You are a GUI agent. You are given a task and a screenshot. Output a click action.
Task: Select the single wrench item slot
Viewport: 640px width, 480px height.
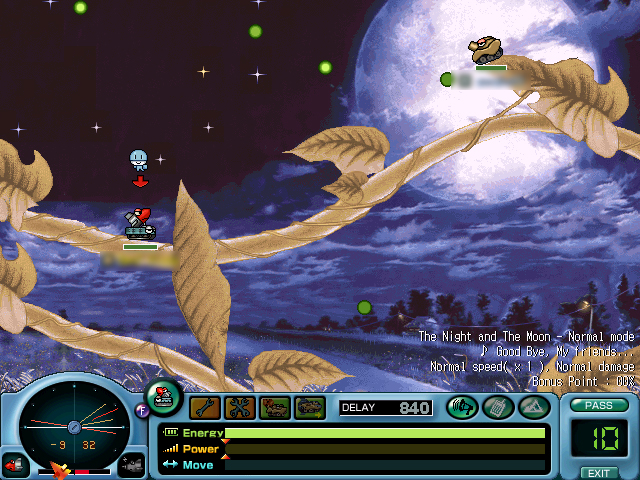click(x=204, y=407)
